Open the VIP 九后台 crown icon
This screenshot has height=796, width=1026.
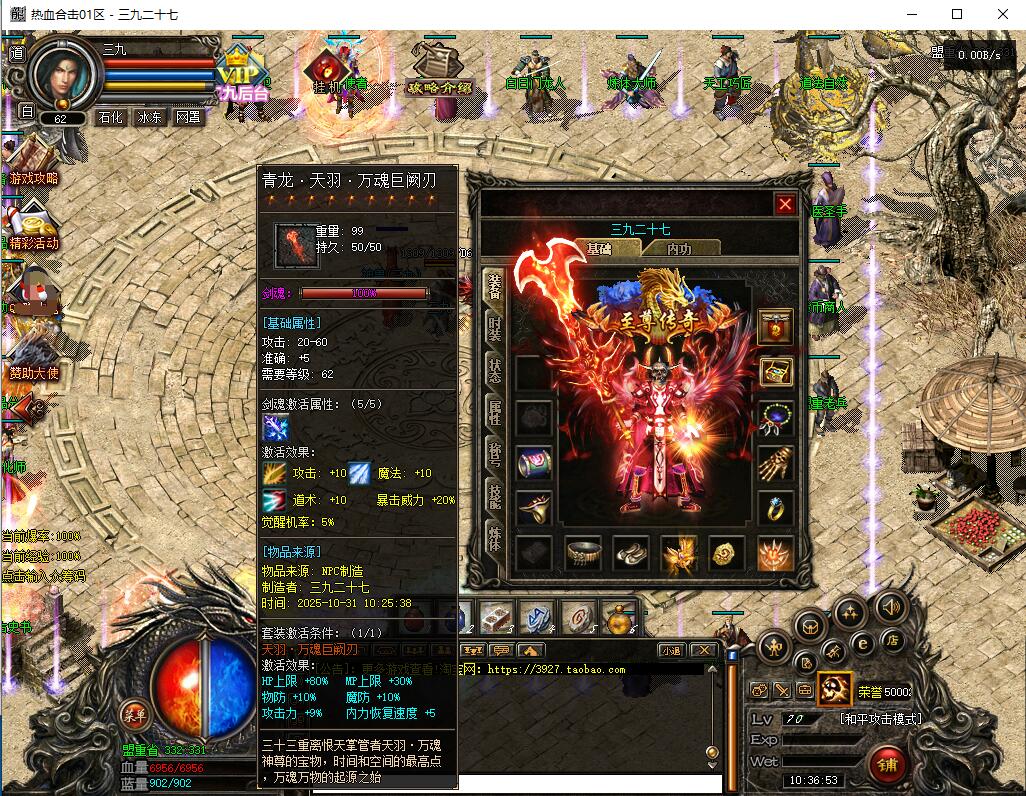tap(242, 75)
